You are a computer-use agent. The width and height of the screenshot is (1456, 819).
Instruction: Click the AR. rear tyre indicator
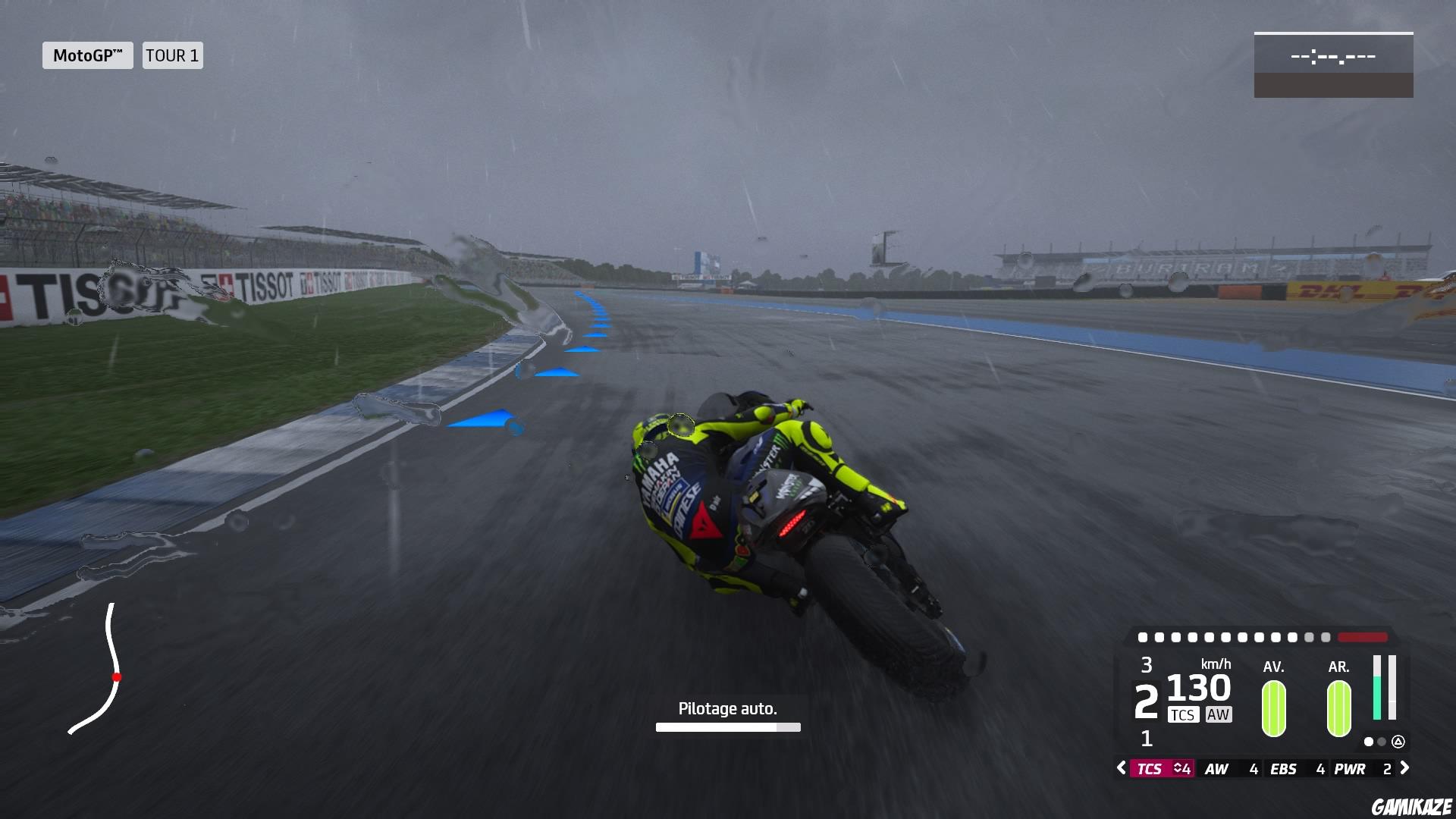coord(1338,709)
